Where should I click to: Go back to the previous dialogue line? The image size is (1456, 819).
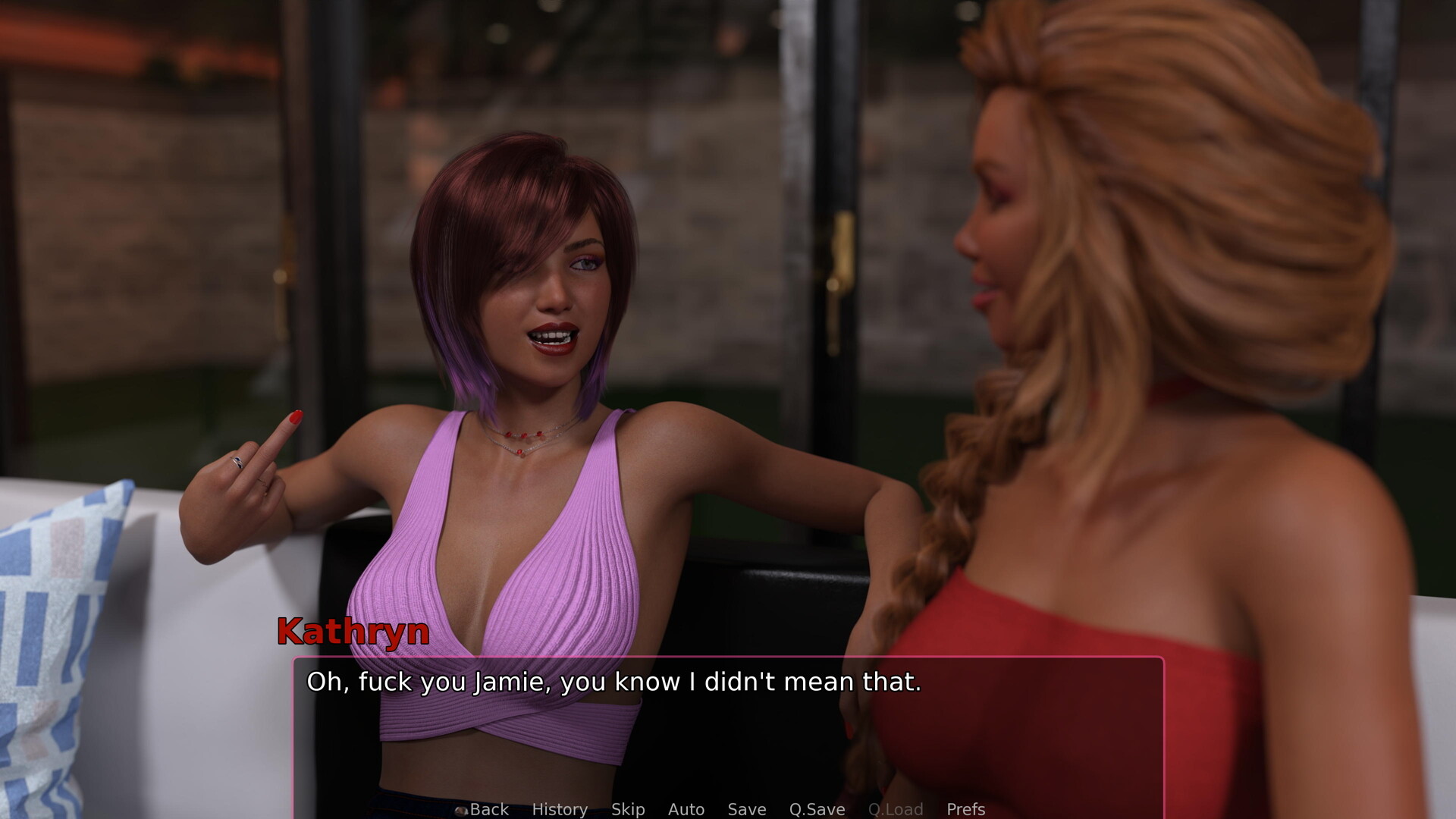489,809
